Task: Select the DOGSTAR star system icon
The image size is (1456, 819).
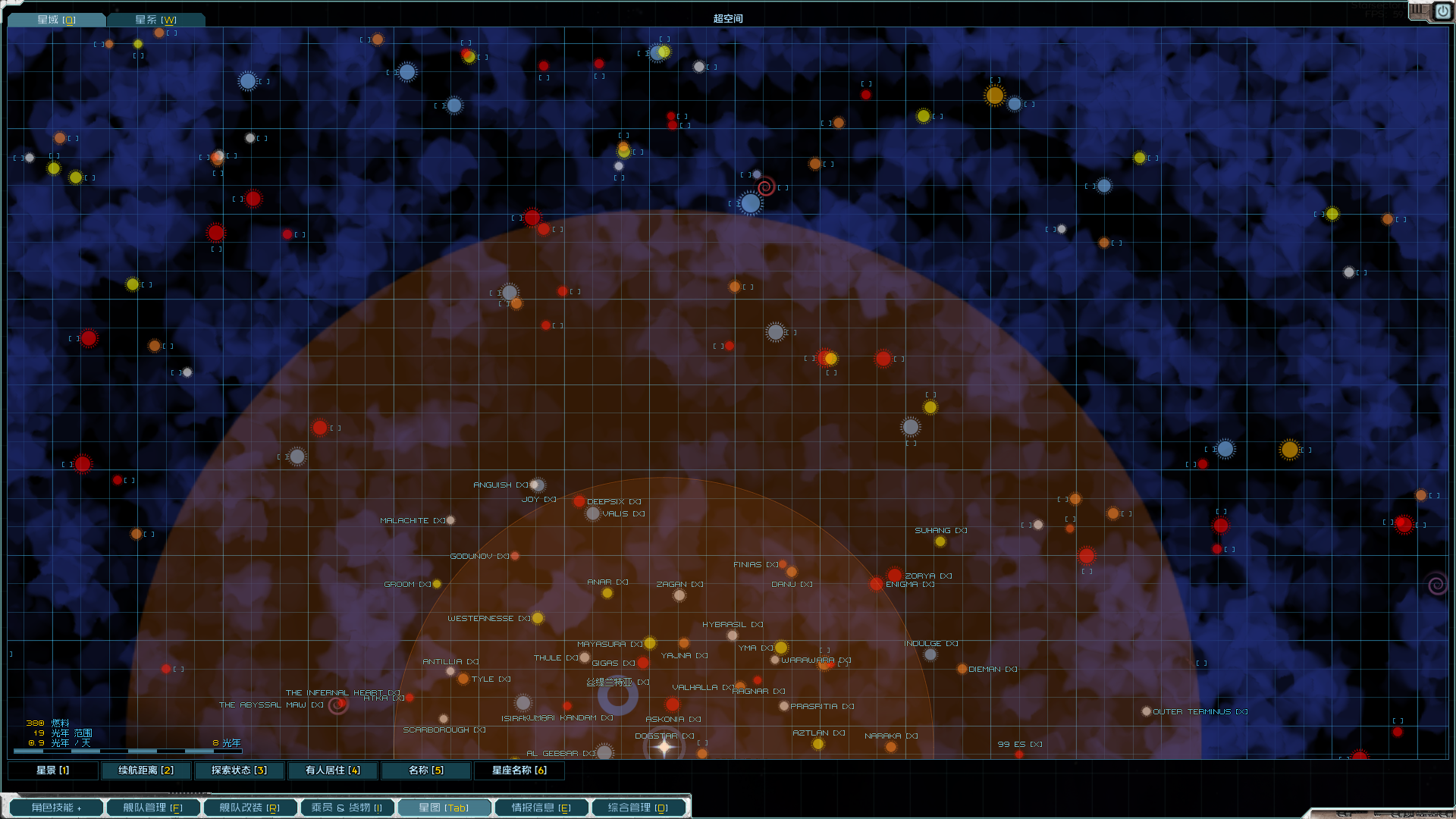Action: (664, 748)
